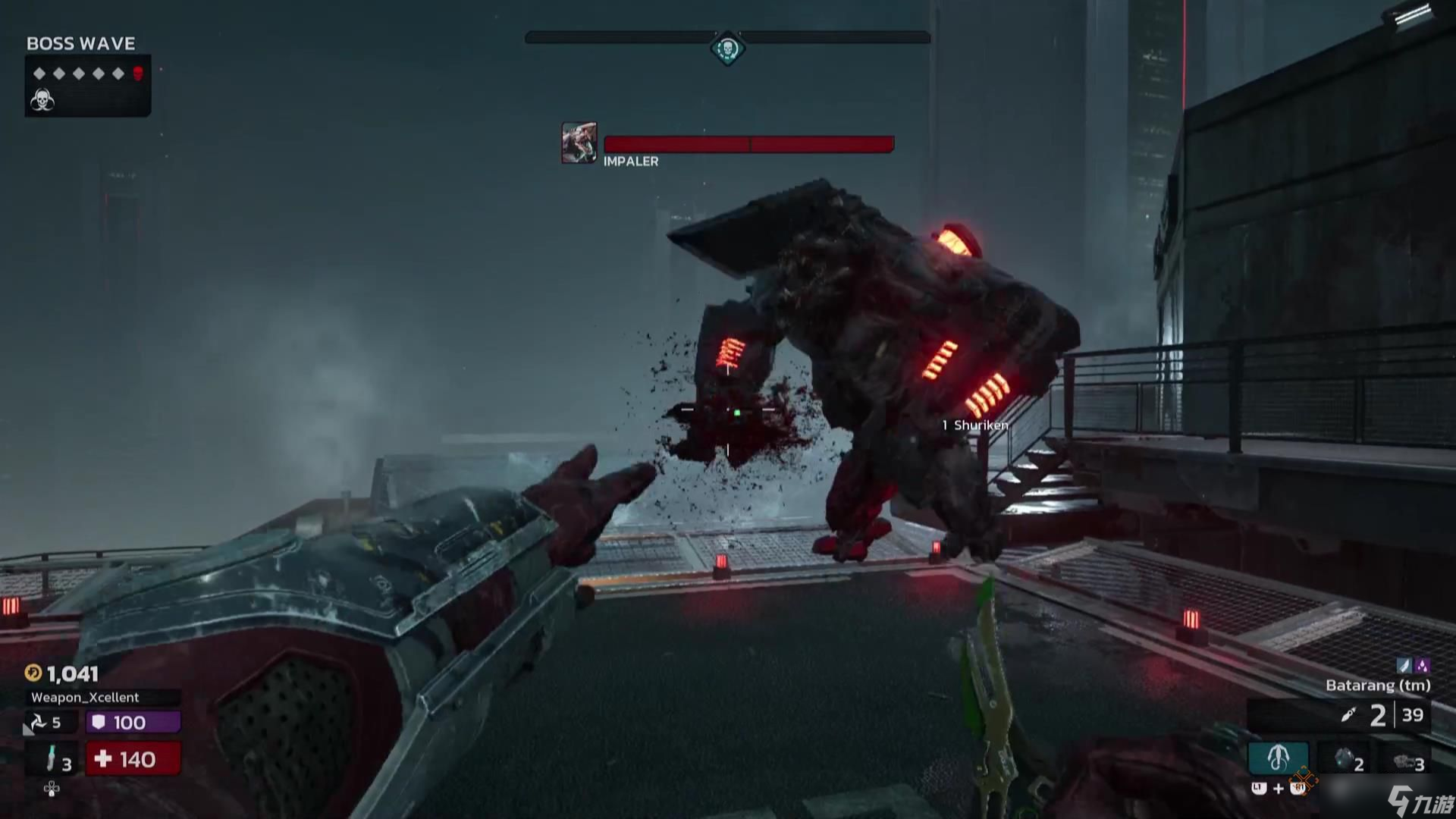The width and height of the screenshot is (1456, 819).
Task: Click the red boss skull wave marker
Action: pyautogui.click(x=138, y=74)
